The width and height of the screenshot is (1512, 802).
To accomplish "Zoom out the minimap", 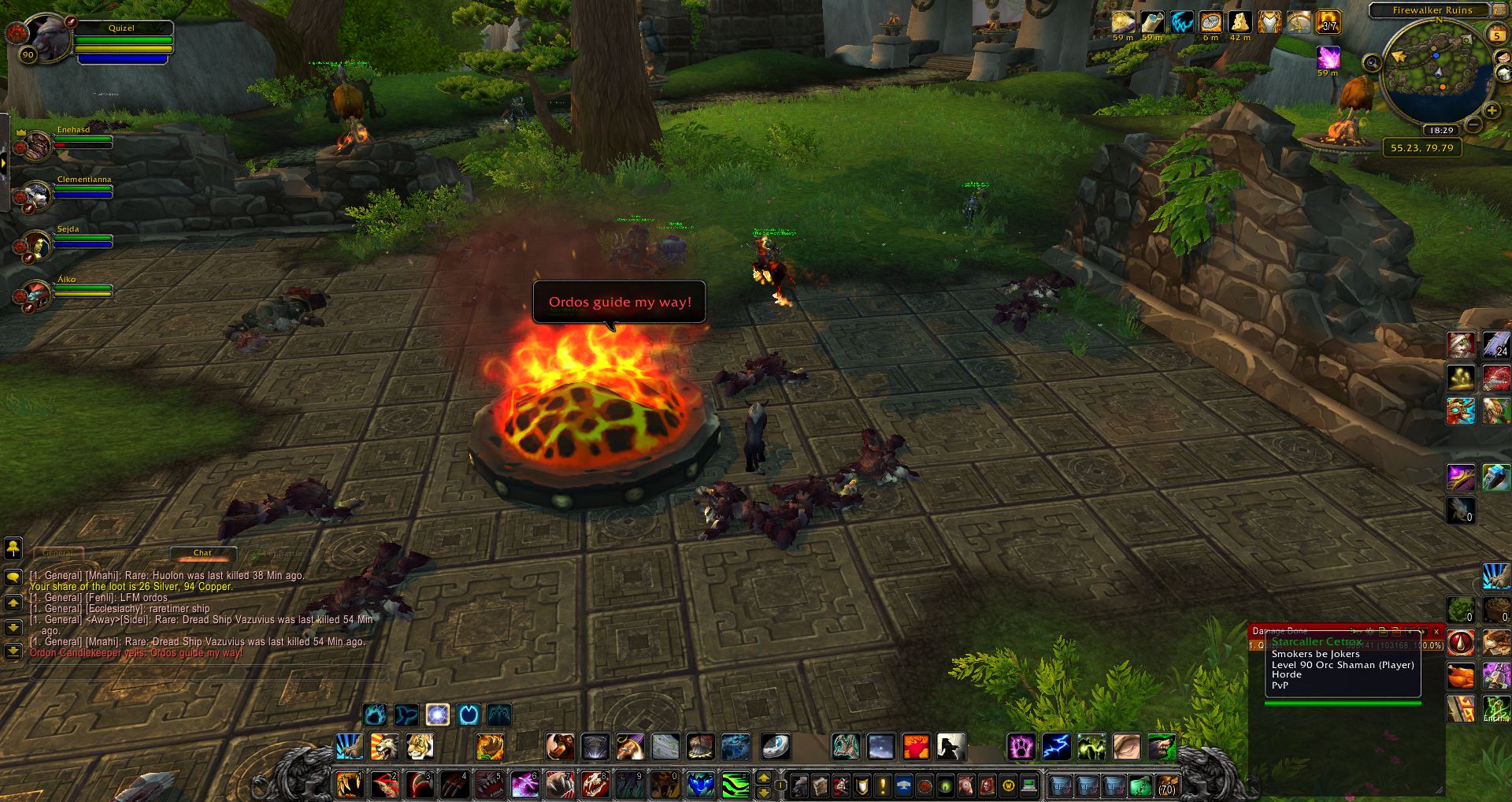I will pyautogui.click(x=1474, y=125).
